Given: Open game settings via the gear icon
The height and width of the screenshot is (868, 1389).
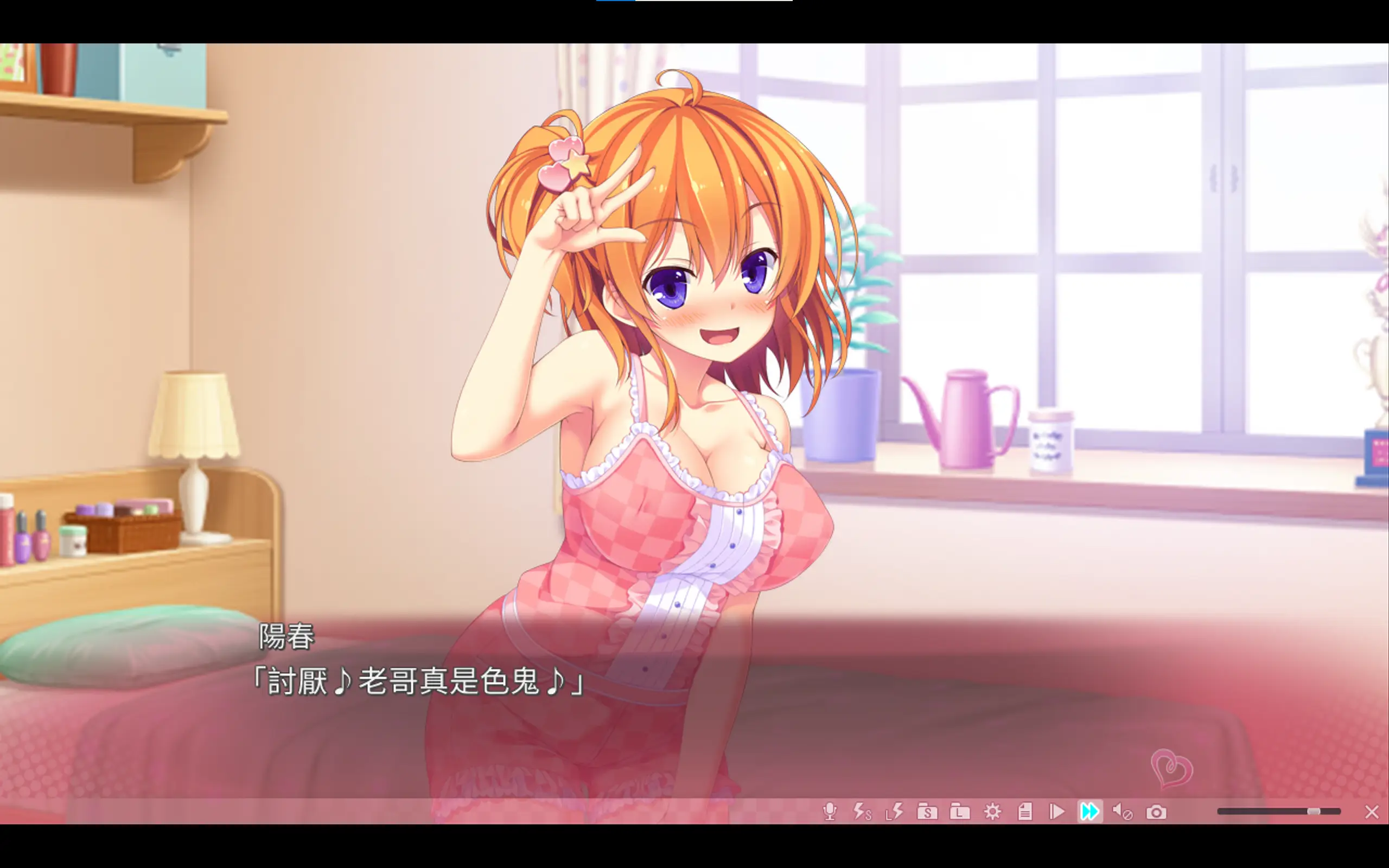Looking at the screenshot, I should (x=994, y=812).
